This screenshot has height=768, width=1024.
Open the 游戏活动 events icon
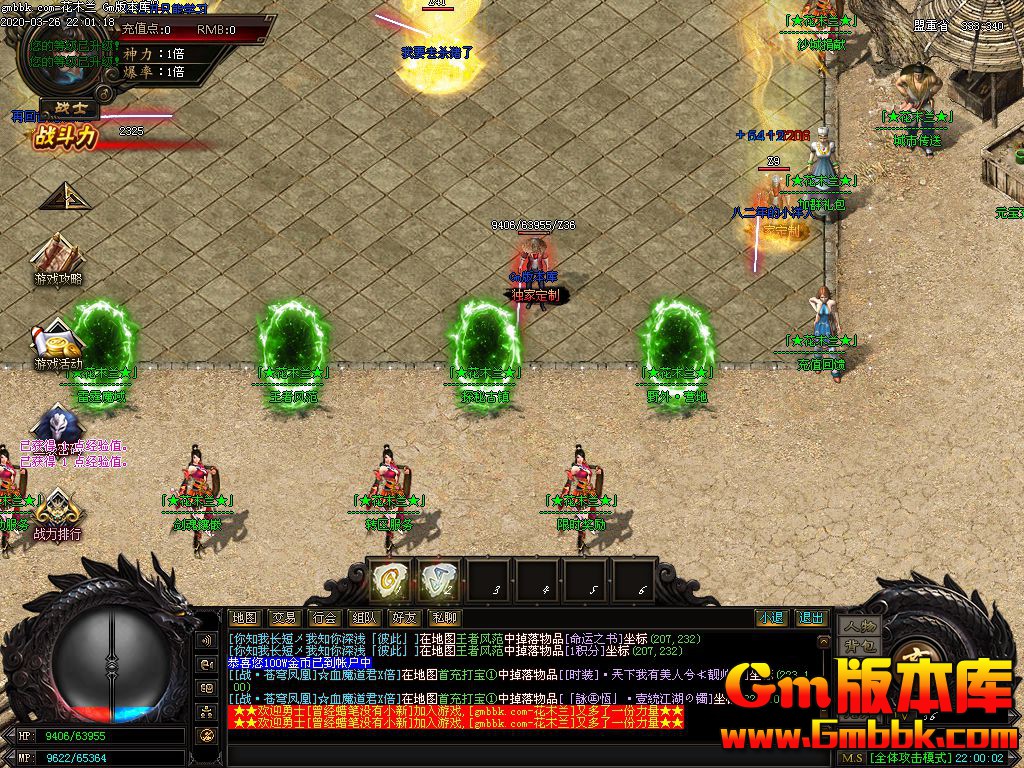tap(58, 342)
